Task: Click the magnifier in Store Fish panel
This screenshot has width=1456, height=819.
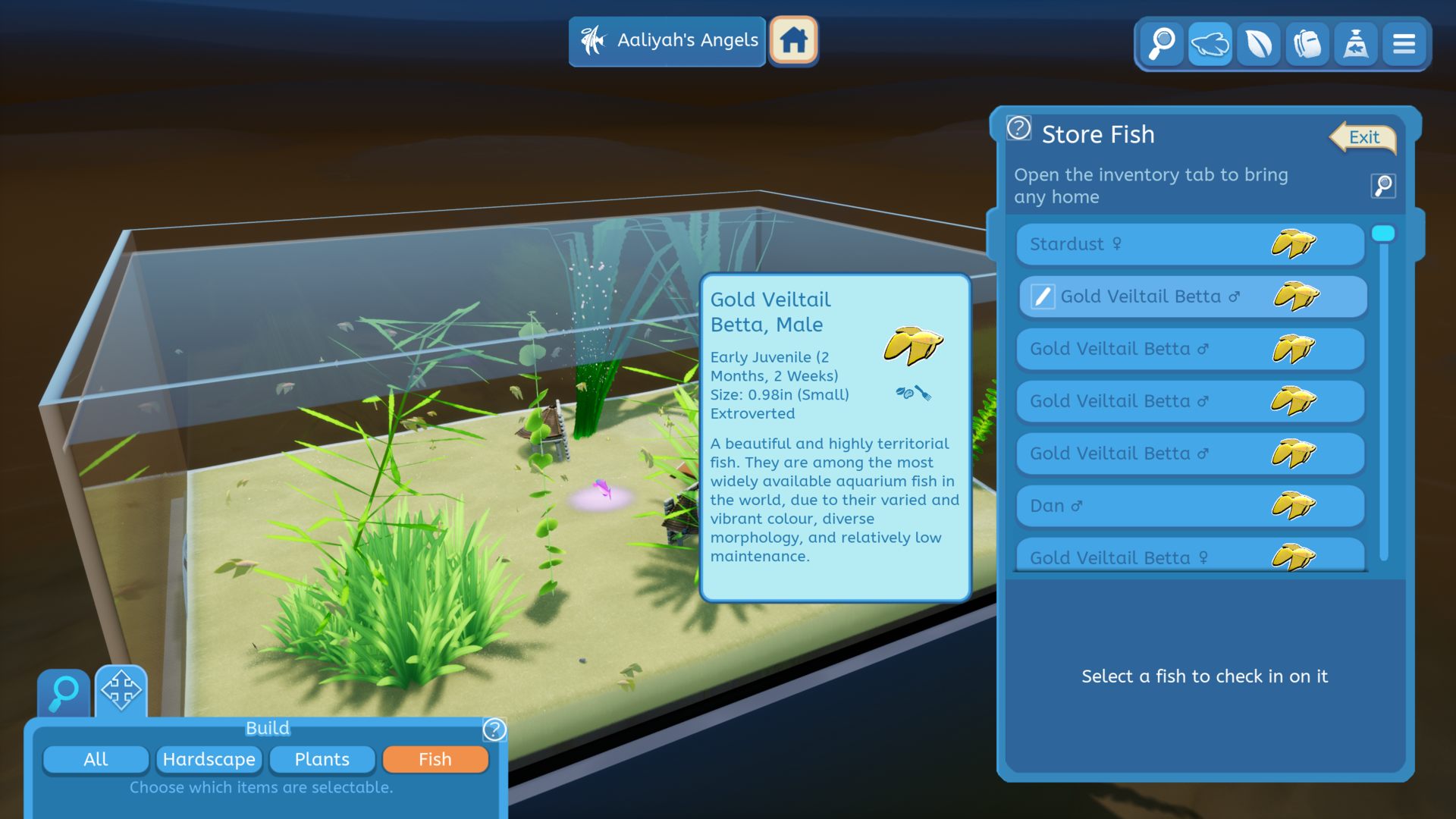Action: coord(1383,186)
